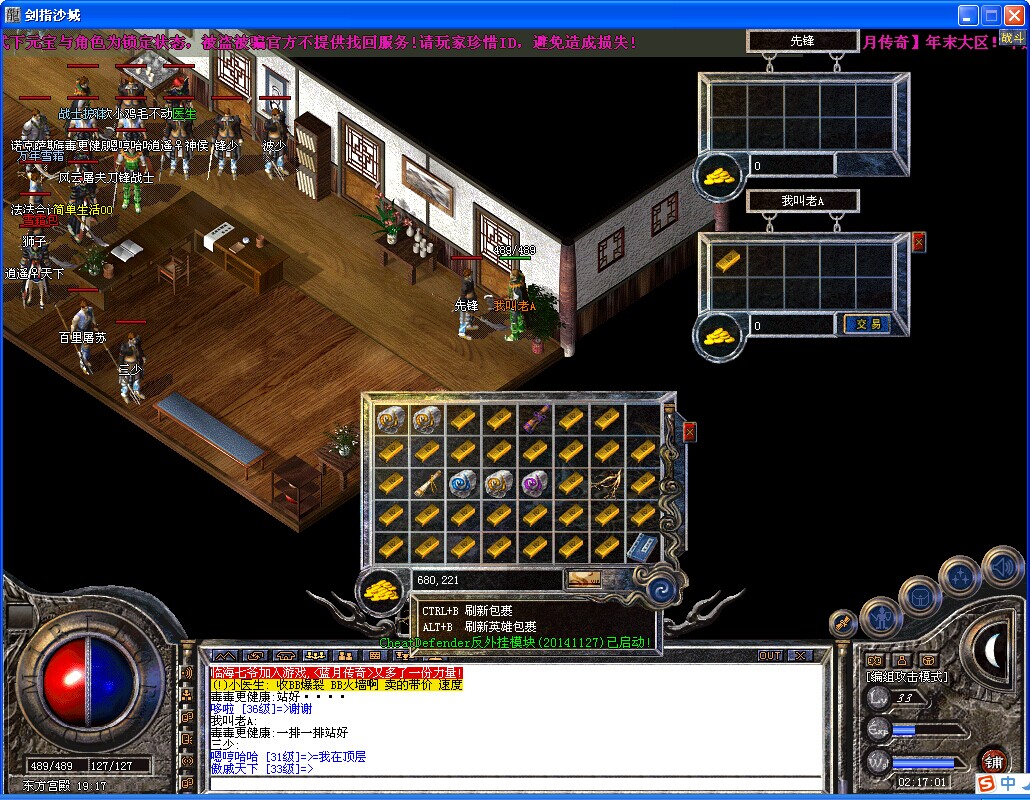Open the bag from round HUD button
1030x800 pixels.
point(920,597)
